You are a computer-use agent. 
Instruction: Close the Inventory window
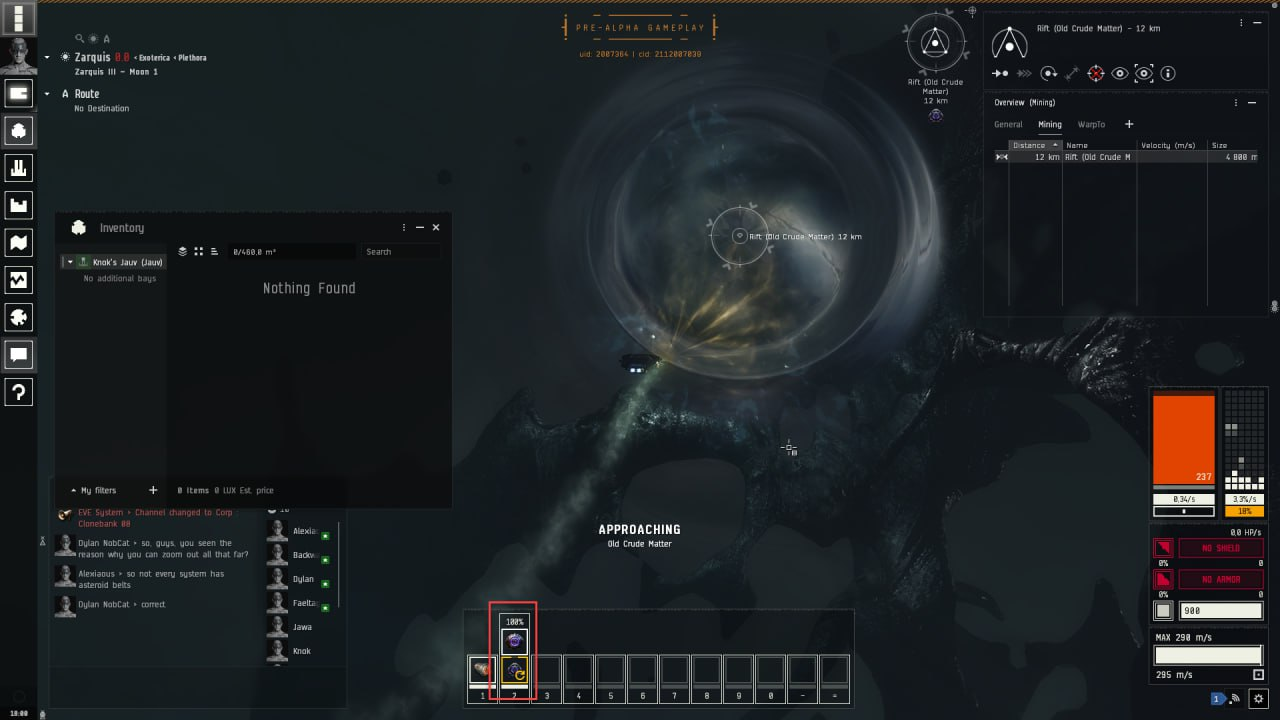pyautogui.click(x=436, y=228)
